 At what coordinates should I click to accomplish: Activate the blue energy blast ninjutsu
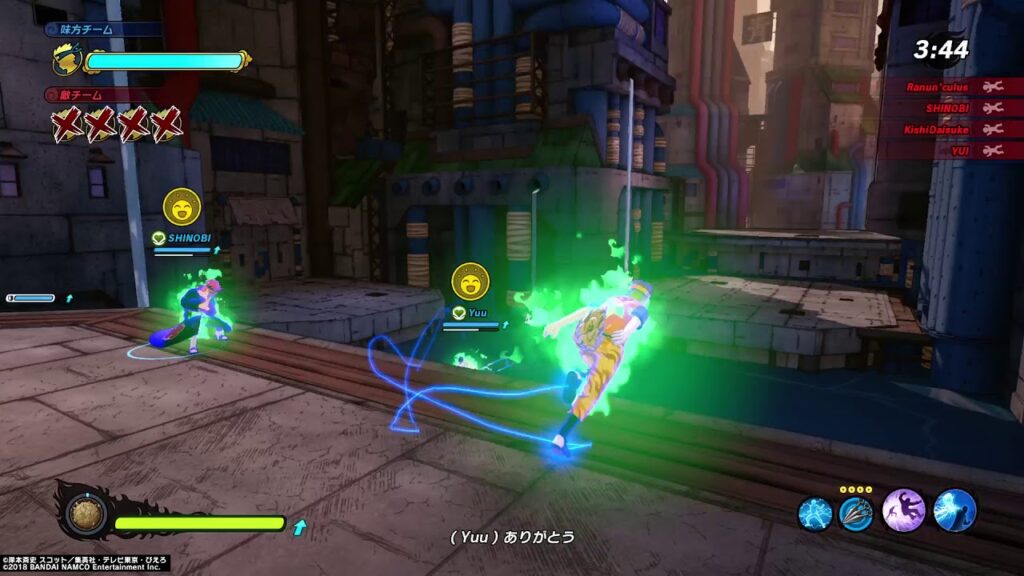point(954,510)
